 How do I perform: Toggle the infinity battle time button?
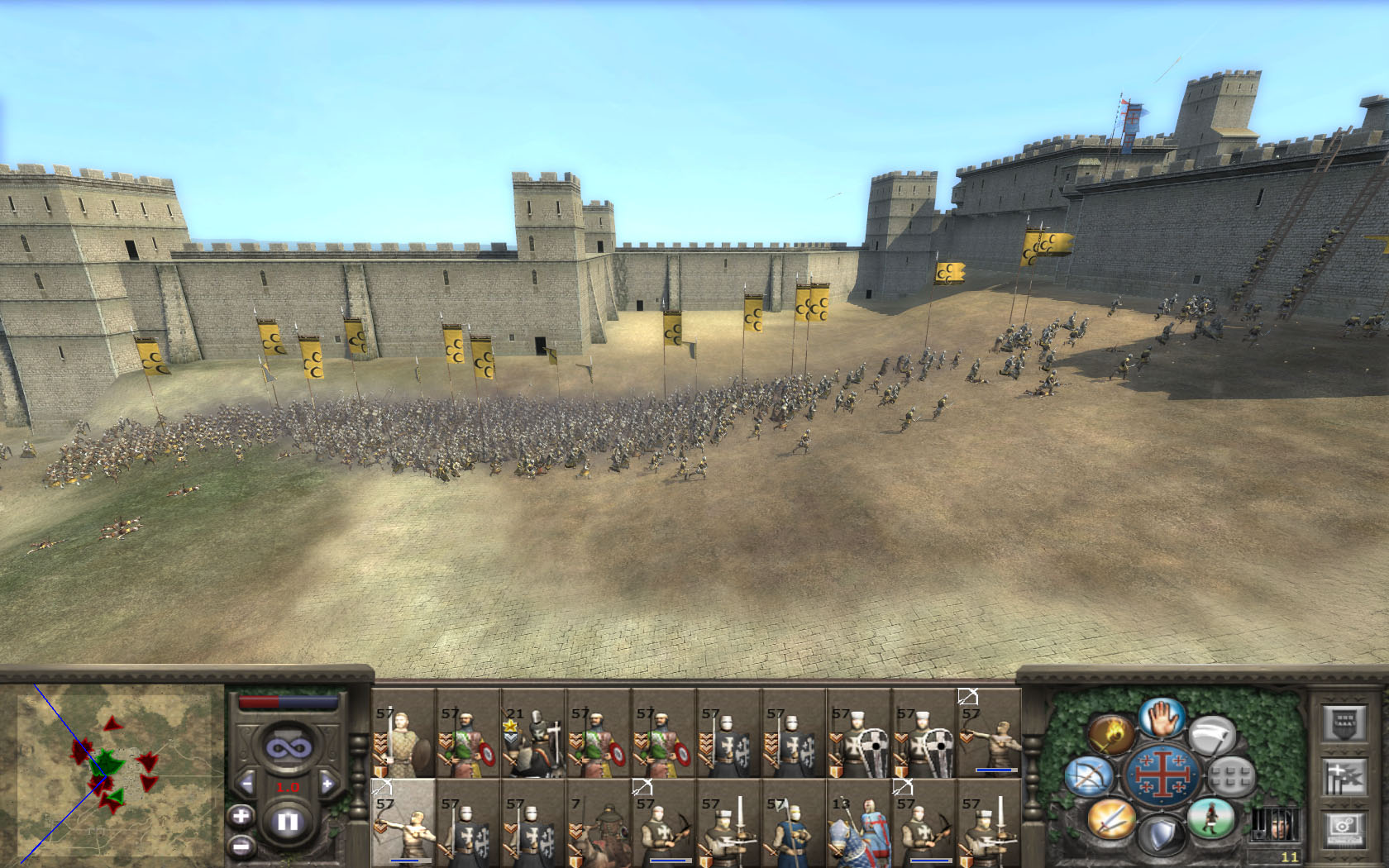click(x=287, y=748)
